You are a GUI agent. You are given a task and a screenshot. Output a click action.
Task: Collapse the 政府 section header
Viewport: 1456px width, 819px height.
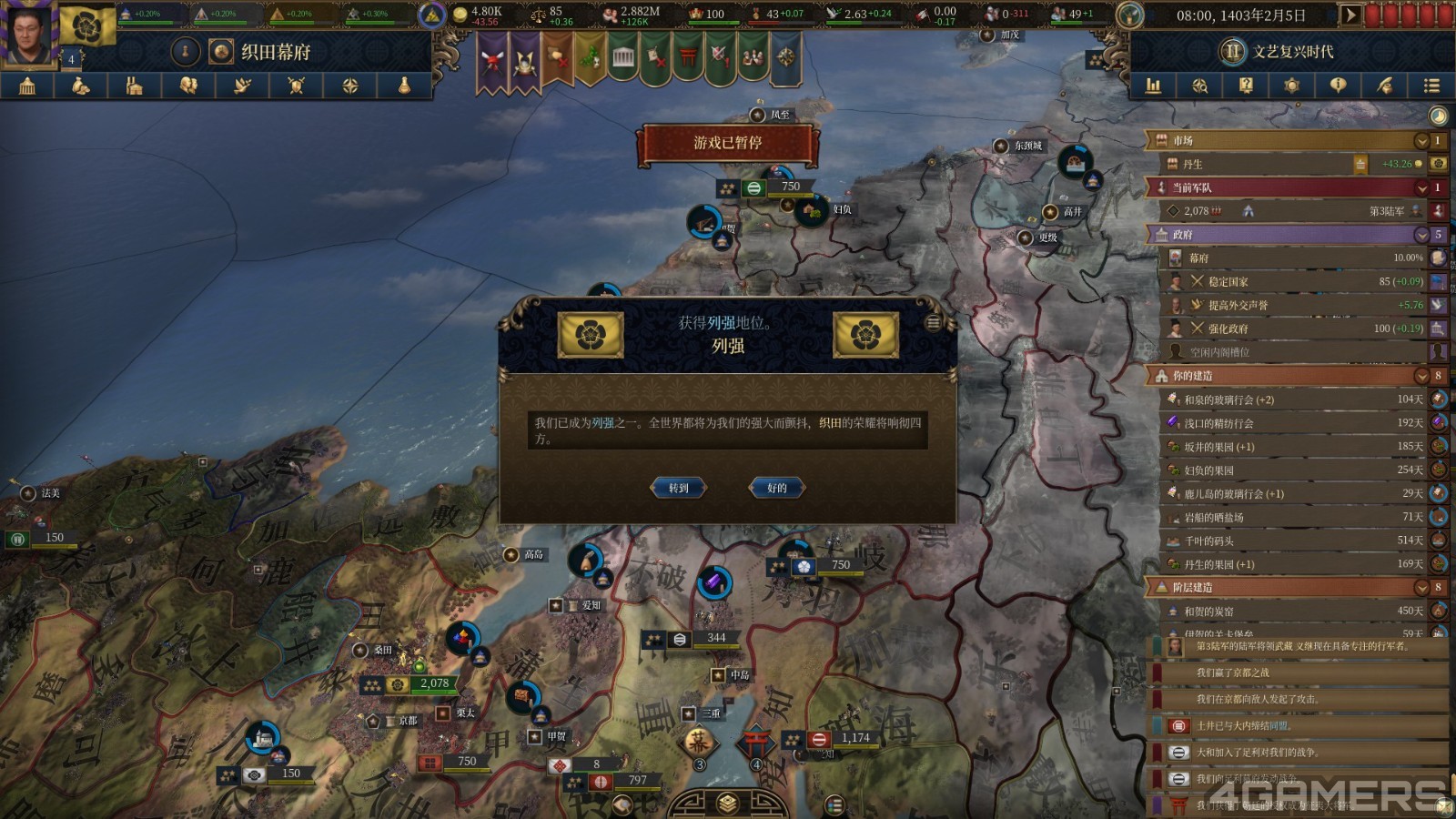coord(1421,235)
